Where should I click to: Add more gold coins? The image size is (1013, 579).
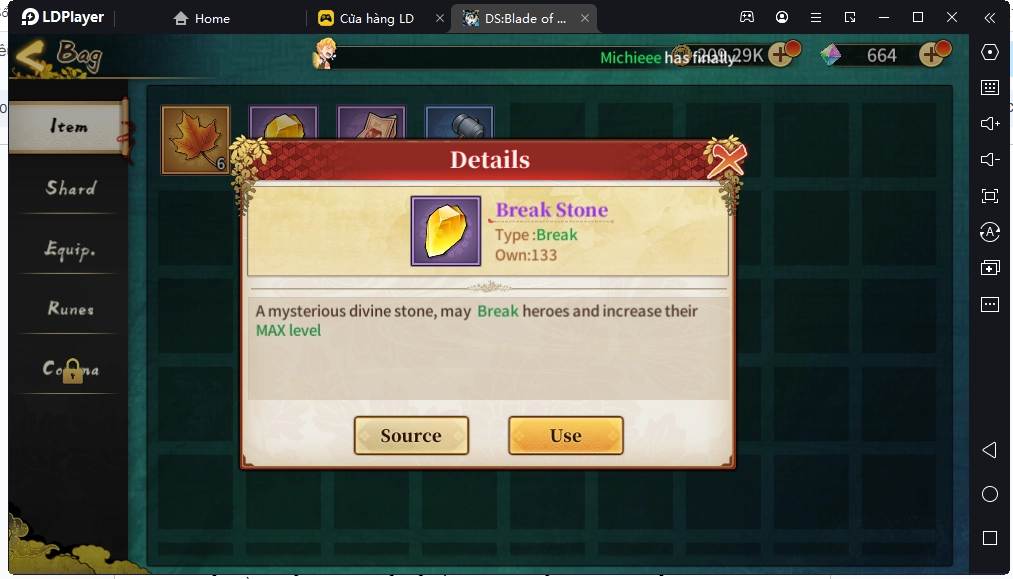coord(780,55)
